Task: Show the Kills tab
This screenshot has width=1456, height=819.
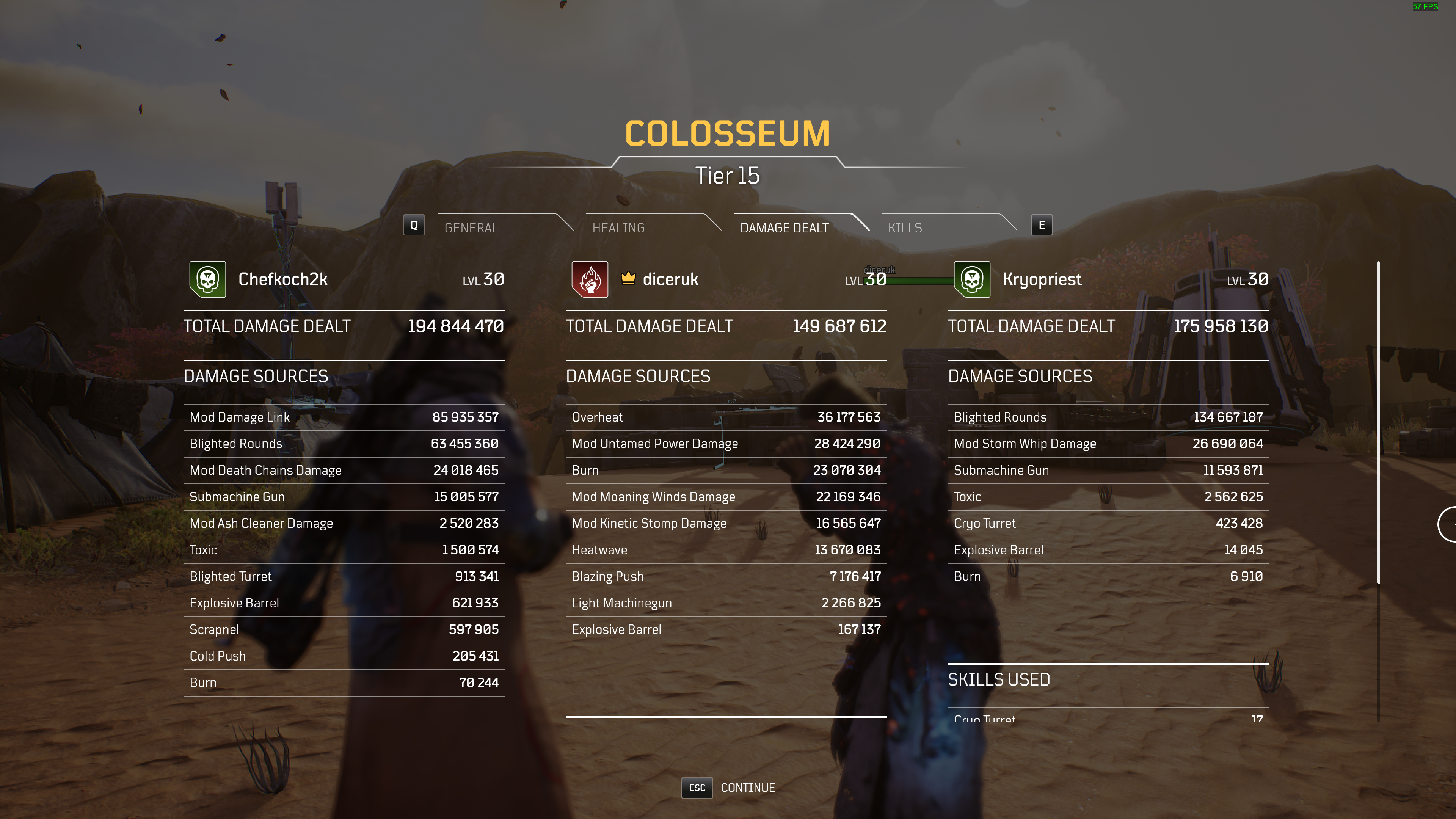Action: (905, 227)
